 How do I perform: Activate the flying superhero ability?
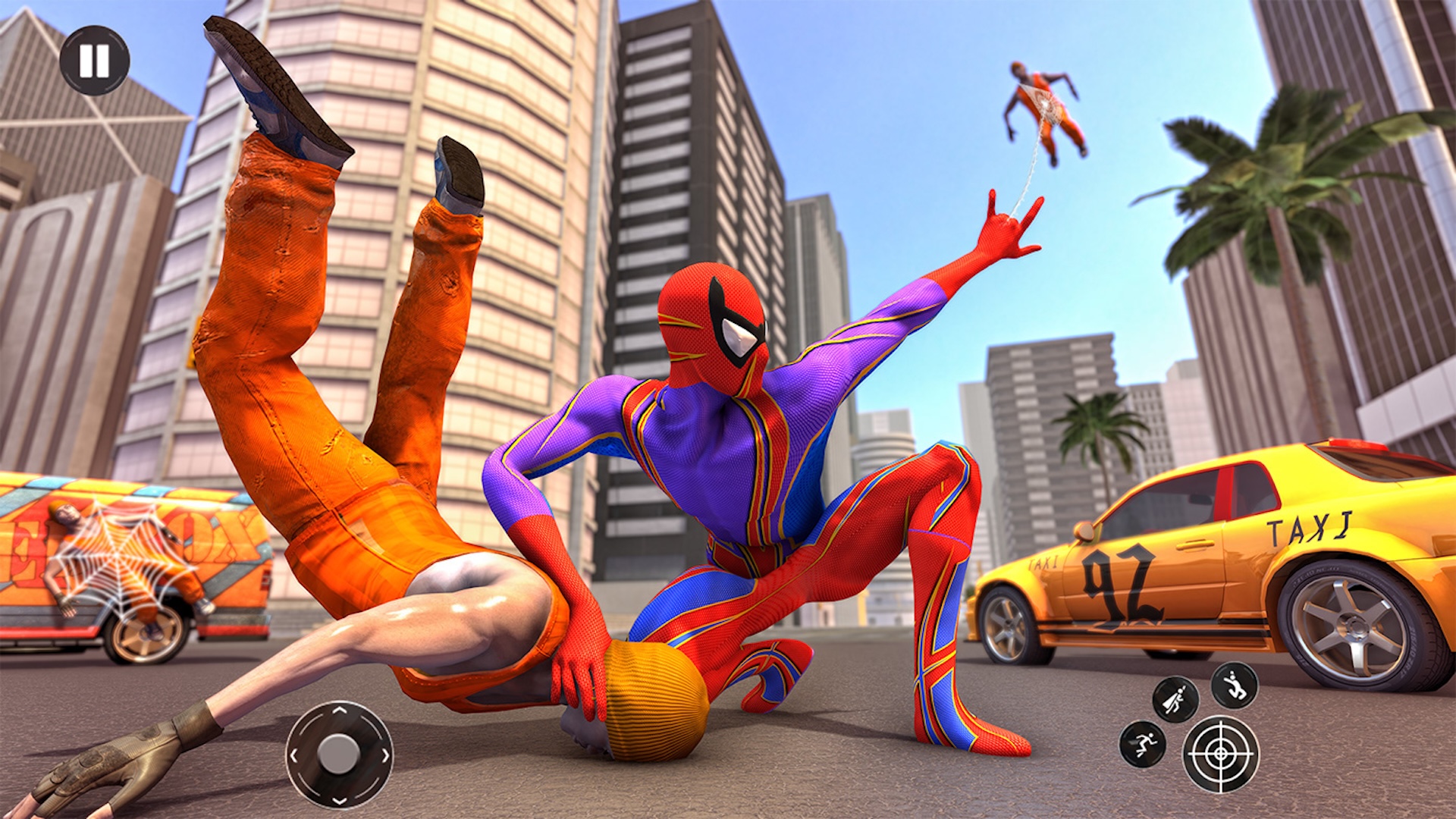pos(1176,698)
